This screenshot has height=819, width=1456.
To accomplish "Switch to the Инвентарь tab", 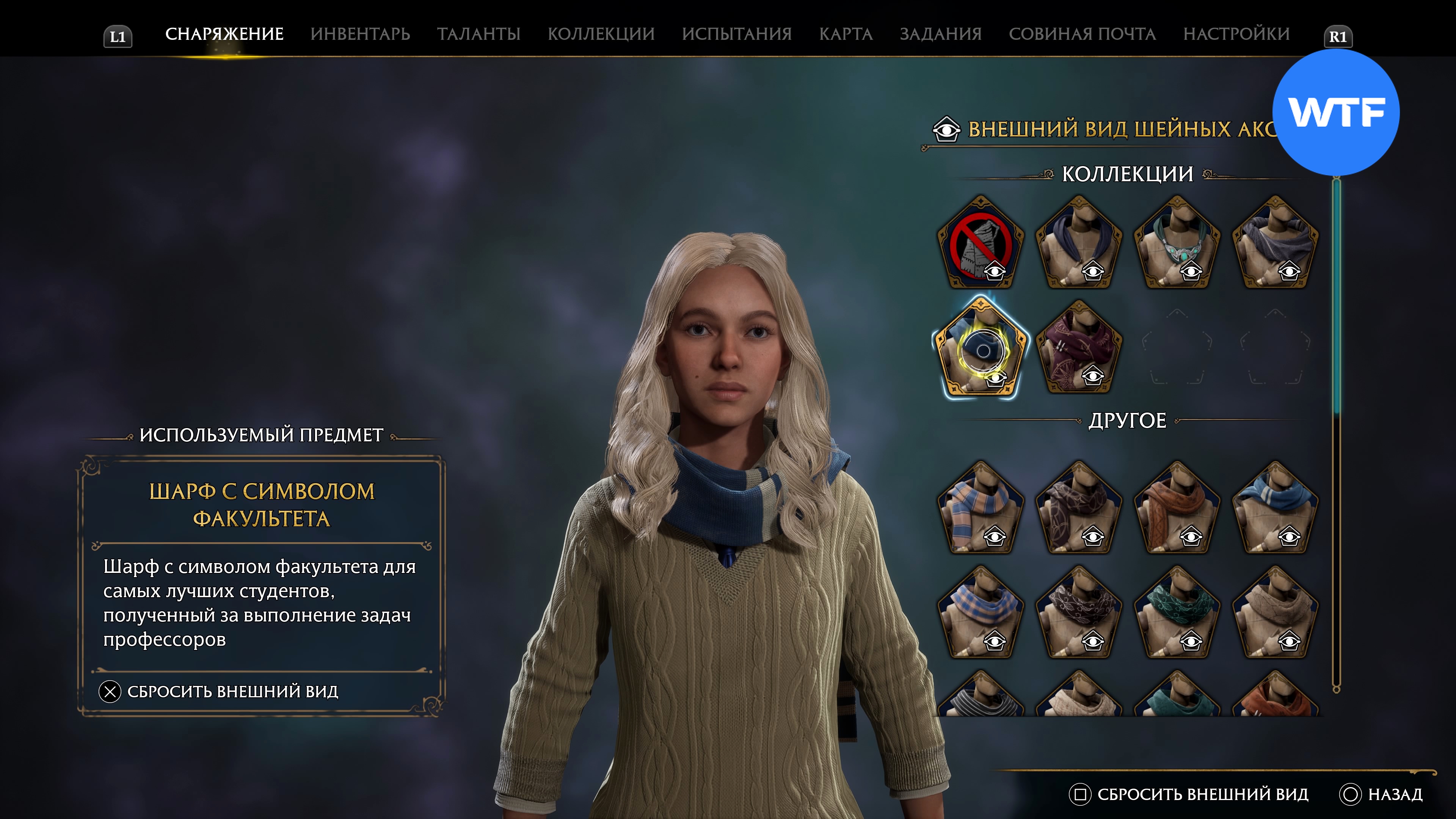I will (x=360, y=34).
